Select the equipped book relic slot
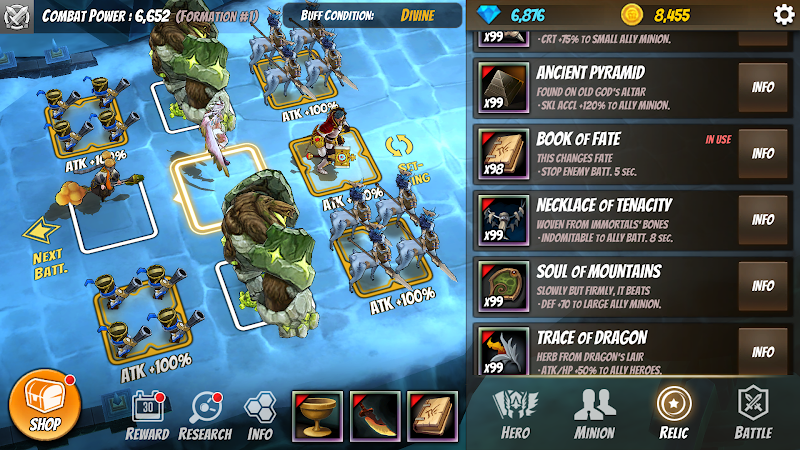Screen dimensions: 800x450 click(432, 415)
